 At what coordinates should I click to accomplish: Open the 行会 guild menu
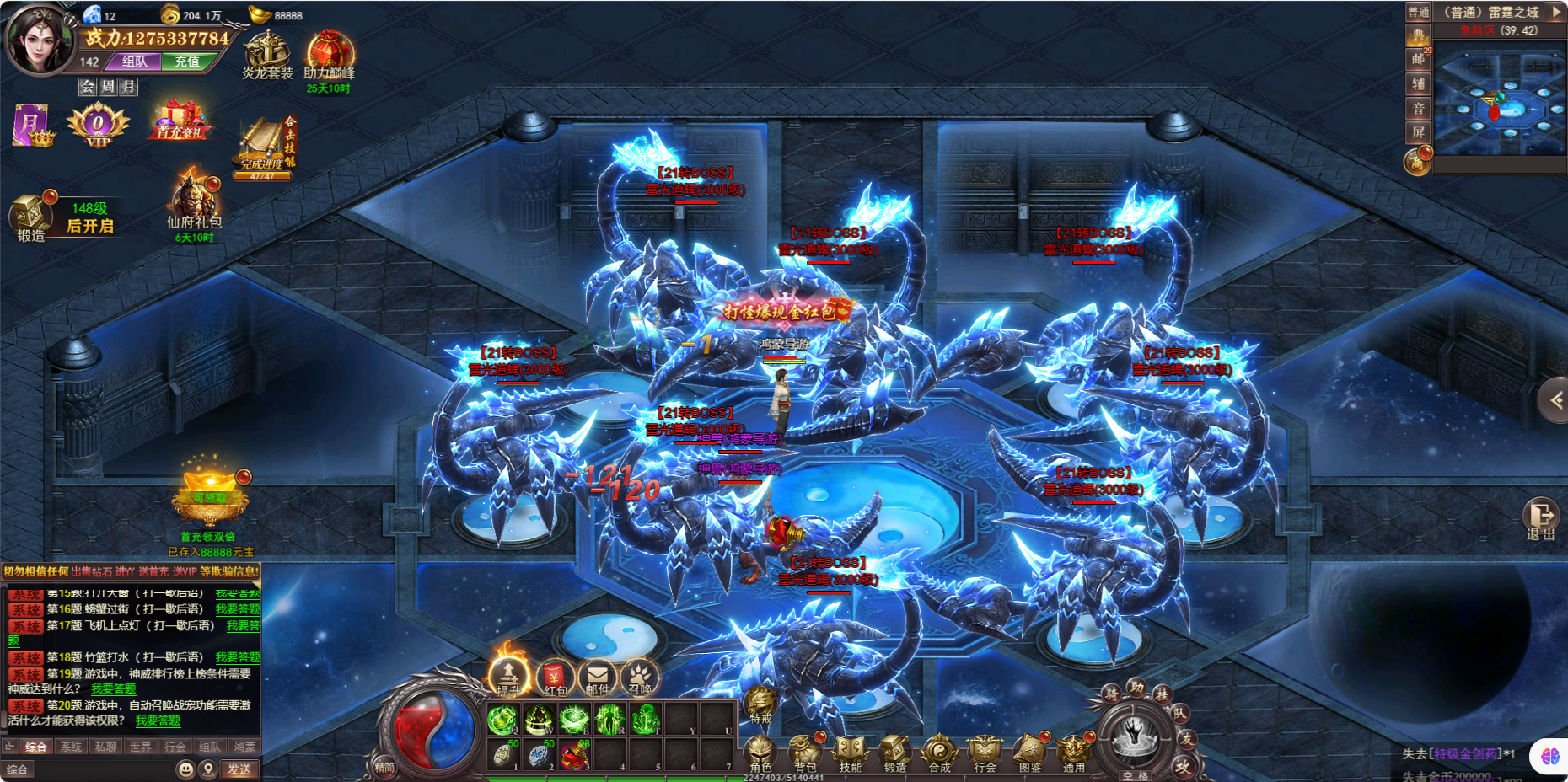[x=984, y=751]
